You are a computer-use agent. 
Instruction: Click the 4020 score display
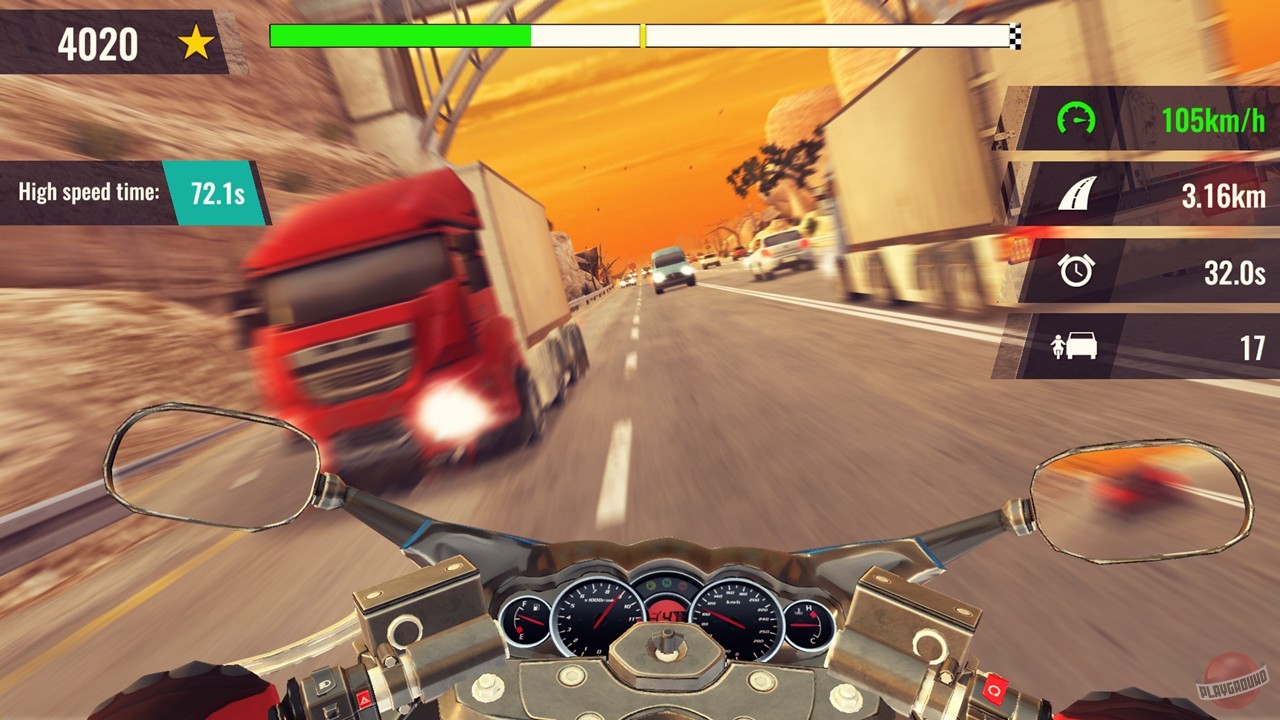click(x=100, y=41)
